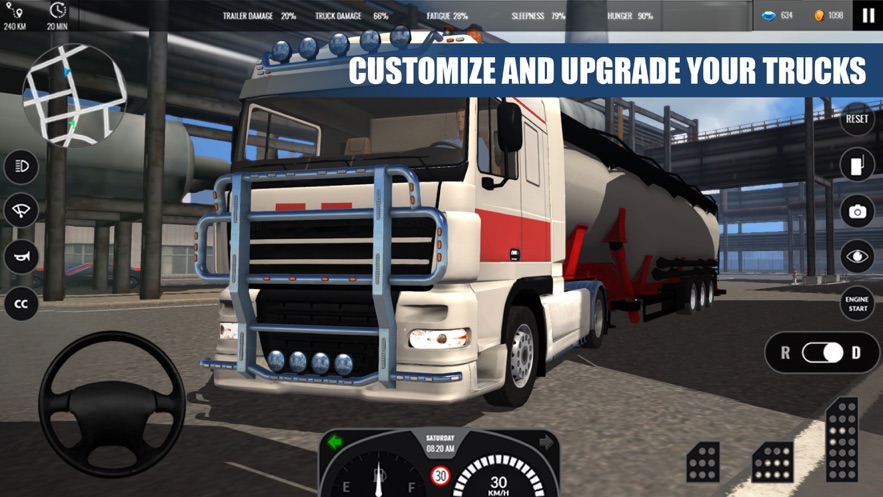This screenshot has width=883, height=497.
Task: Open the fuel pump icon
Action: (x=857, y=165)
